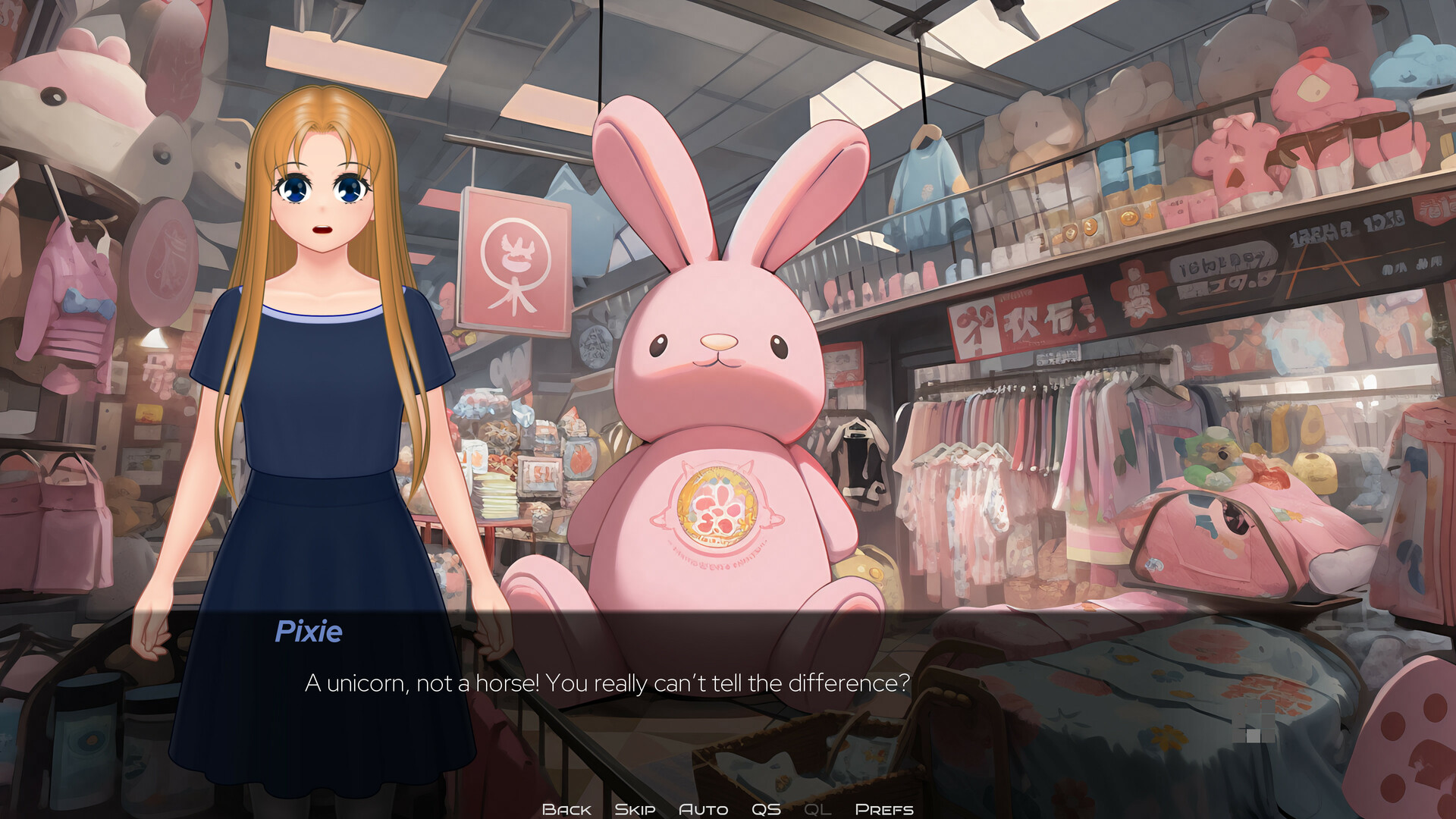Click QS next to the QL option
Viewport: 1456px width, 819px height.
click(x=767, y=808)
